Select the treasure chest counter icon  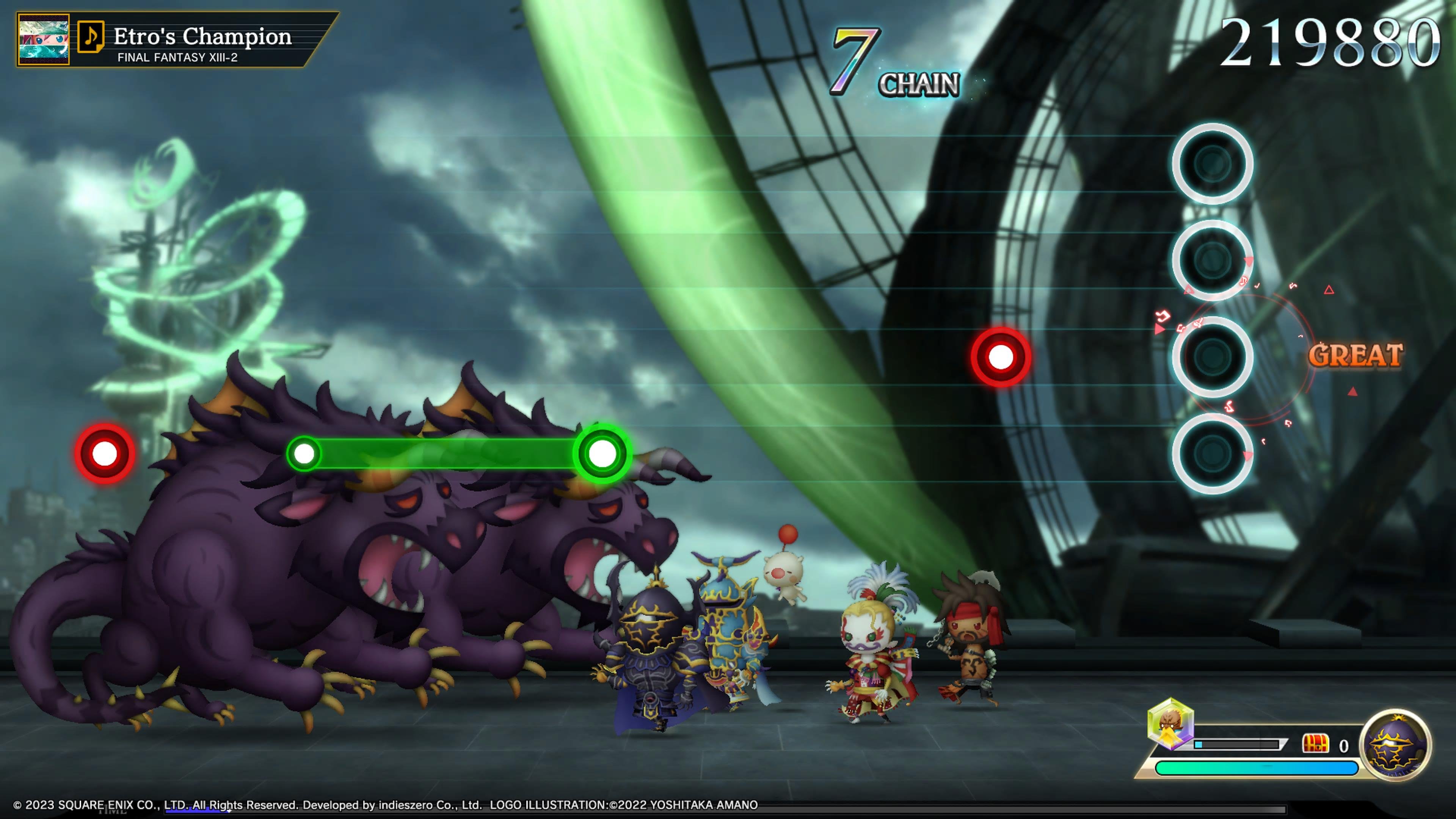tap(1315, 744)
